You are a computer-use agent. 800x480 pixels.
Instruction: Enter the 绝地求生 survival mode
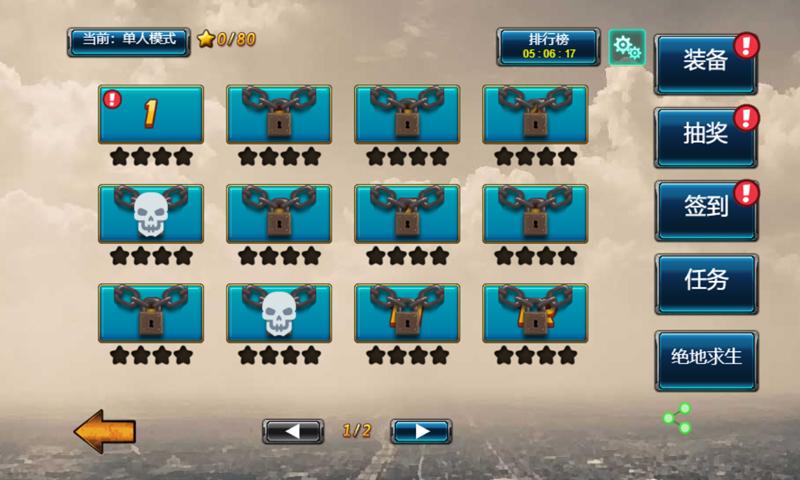point(705,358)
